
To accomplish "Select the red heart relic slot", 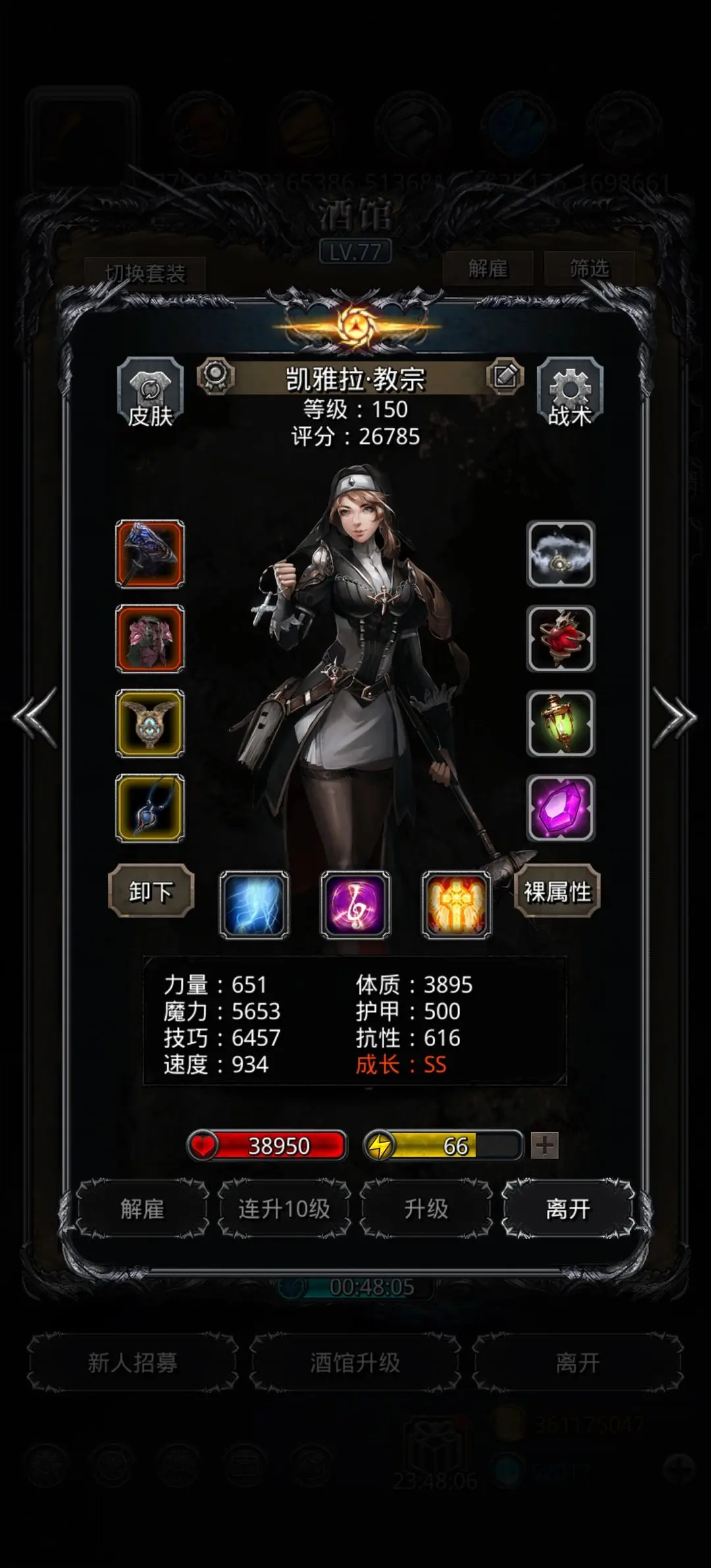I will coord(561,639).
